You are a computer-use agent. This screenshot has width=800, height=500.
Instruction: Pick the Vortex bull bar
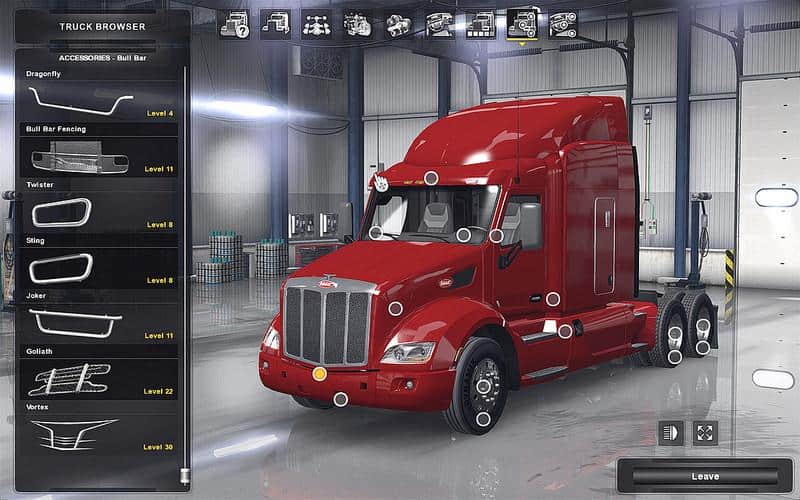100,434
